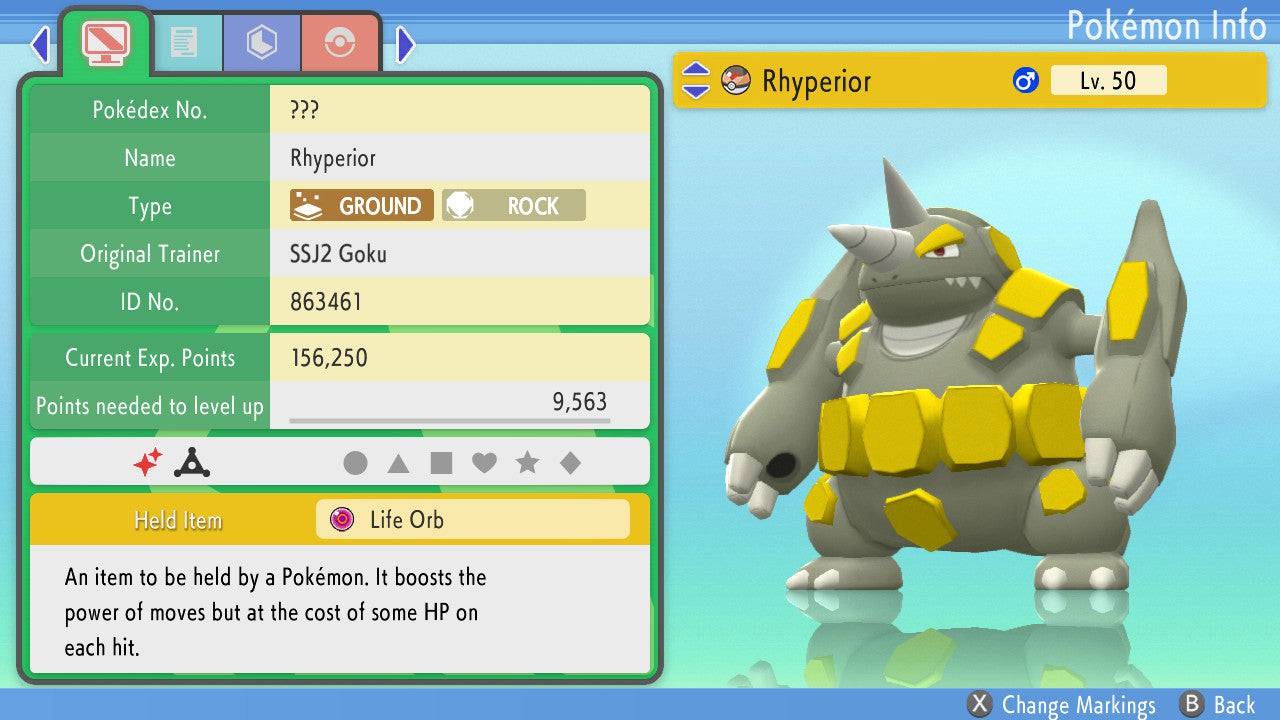The width and height of the screenshot is (1280, 720).
Task: Switch to the trainer memo tab
Action: point(183,42)
